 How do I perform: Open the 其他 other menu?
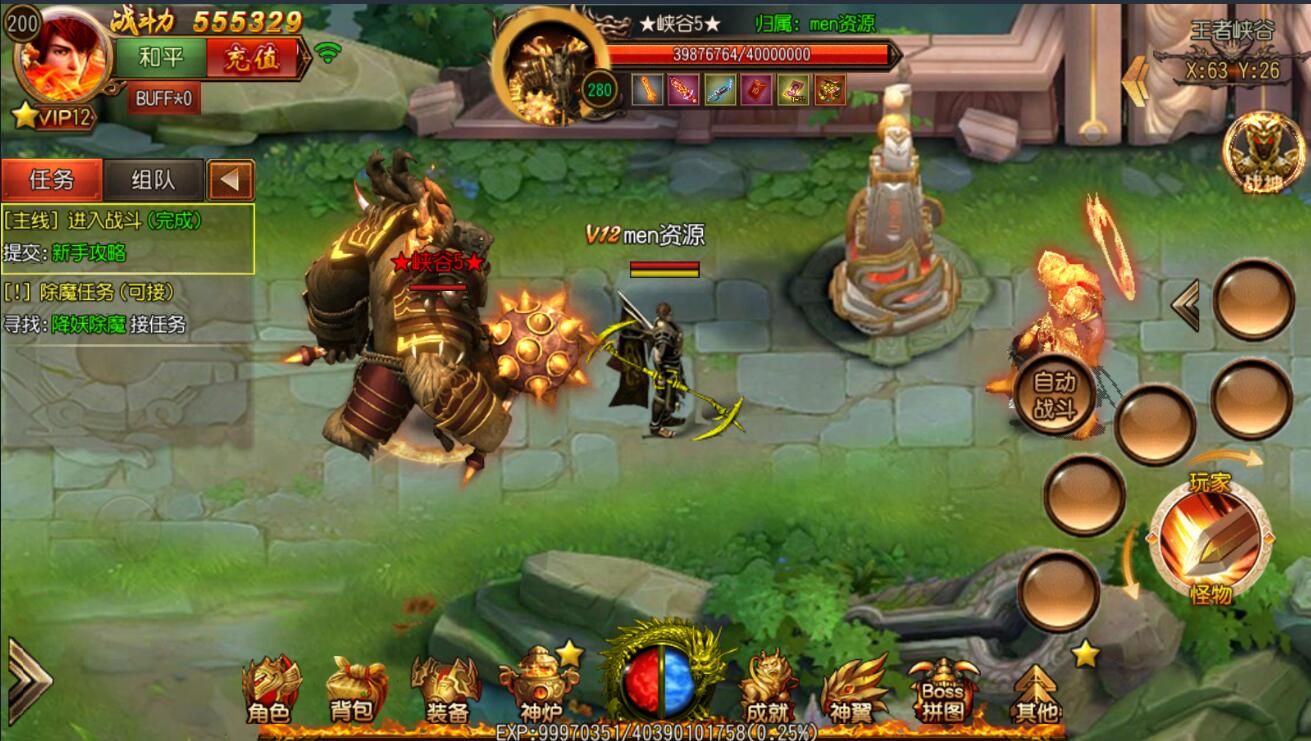pyautogui.click(x=1035, y=692)
